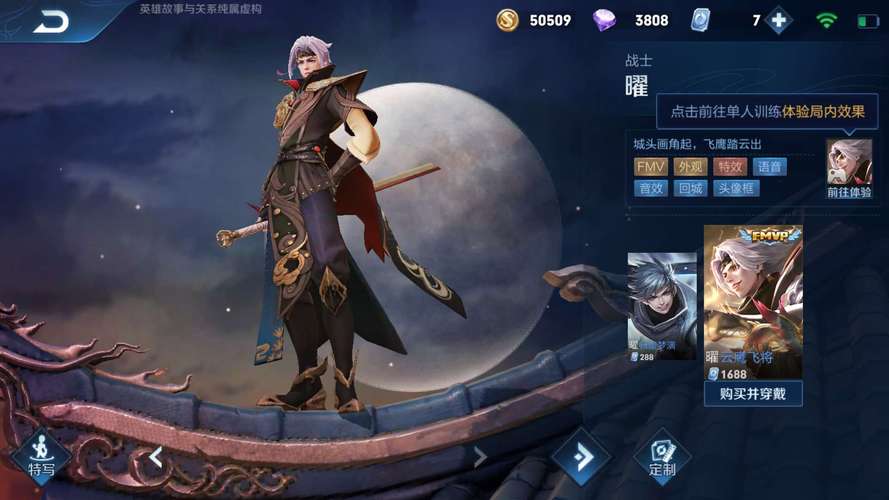The height and width of the screenshot is (500, 889).
Task: Open the 特写 close-up view
Action: (41, 457)
